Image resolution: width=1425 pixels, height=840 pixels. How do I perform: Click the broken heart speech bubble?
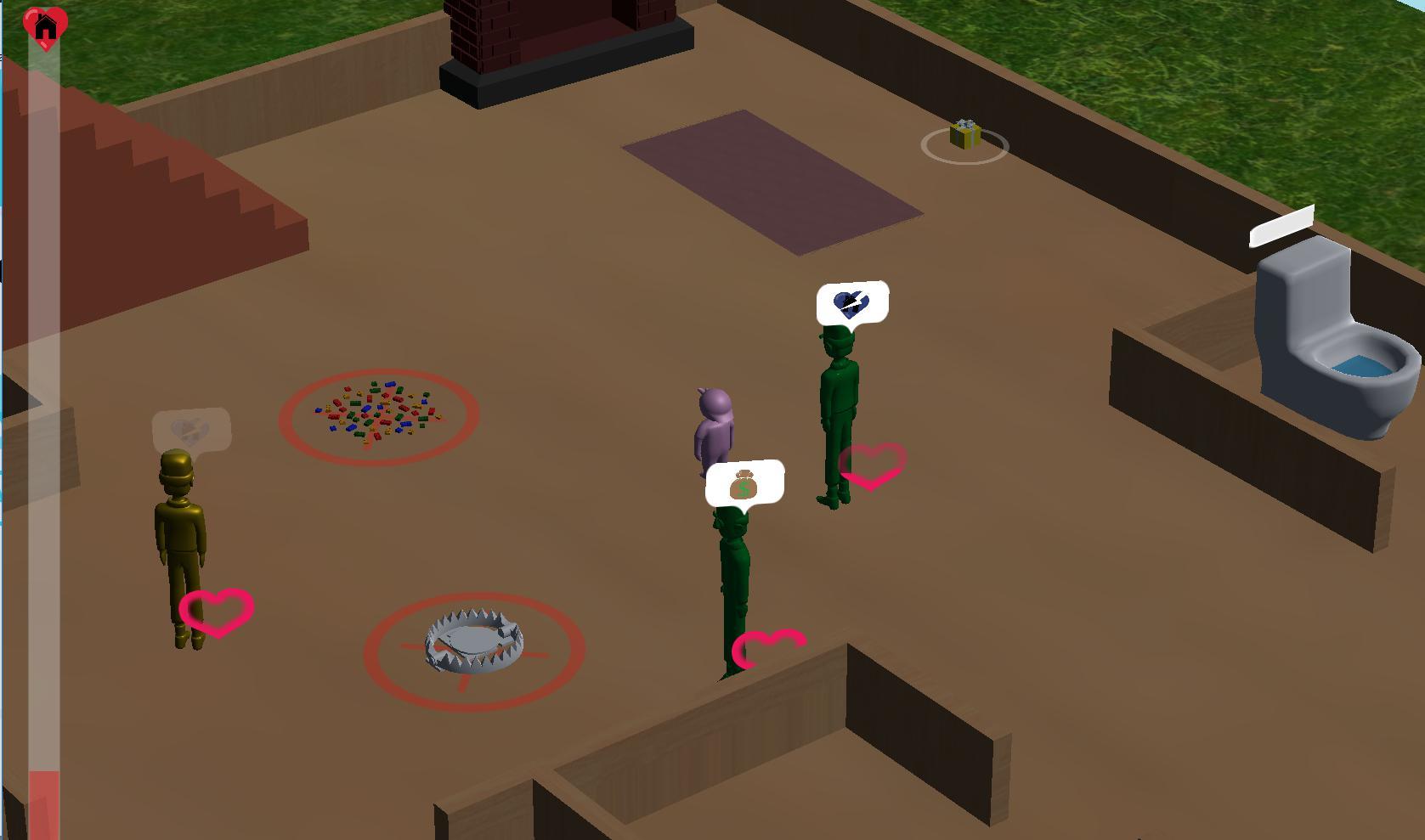point(853,302)
